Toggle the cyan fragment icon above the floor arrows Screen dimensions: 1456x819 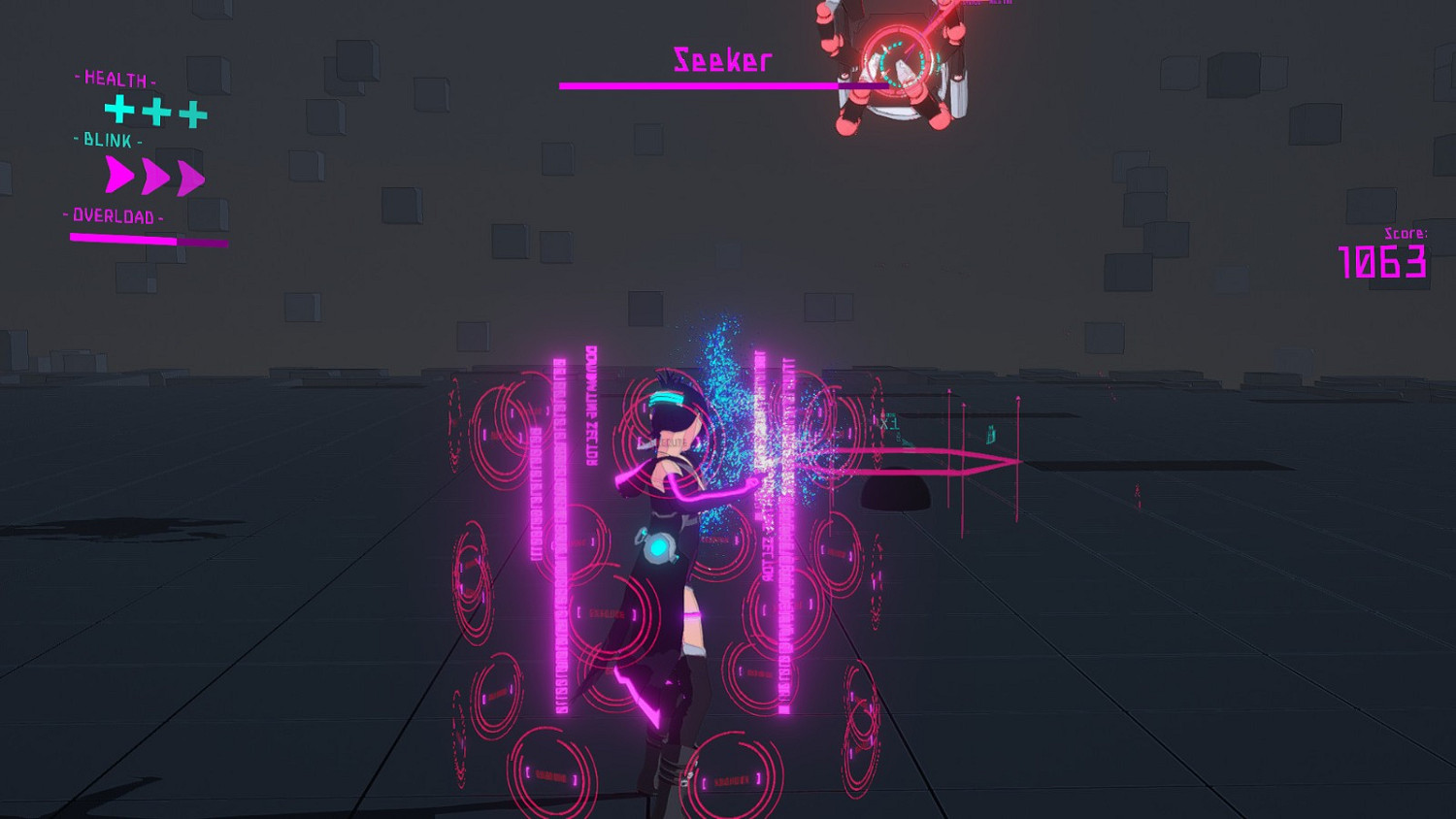[x=991, y=433]
